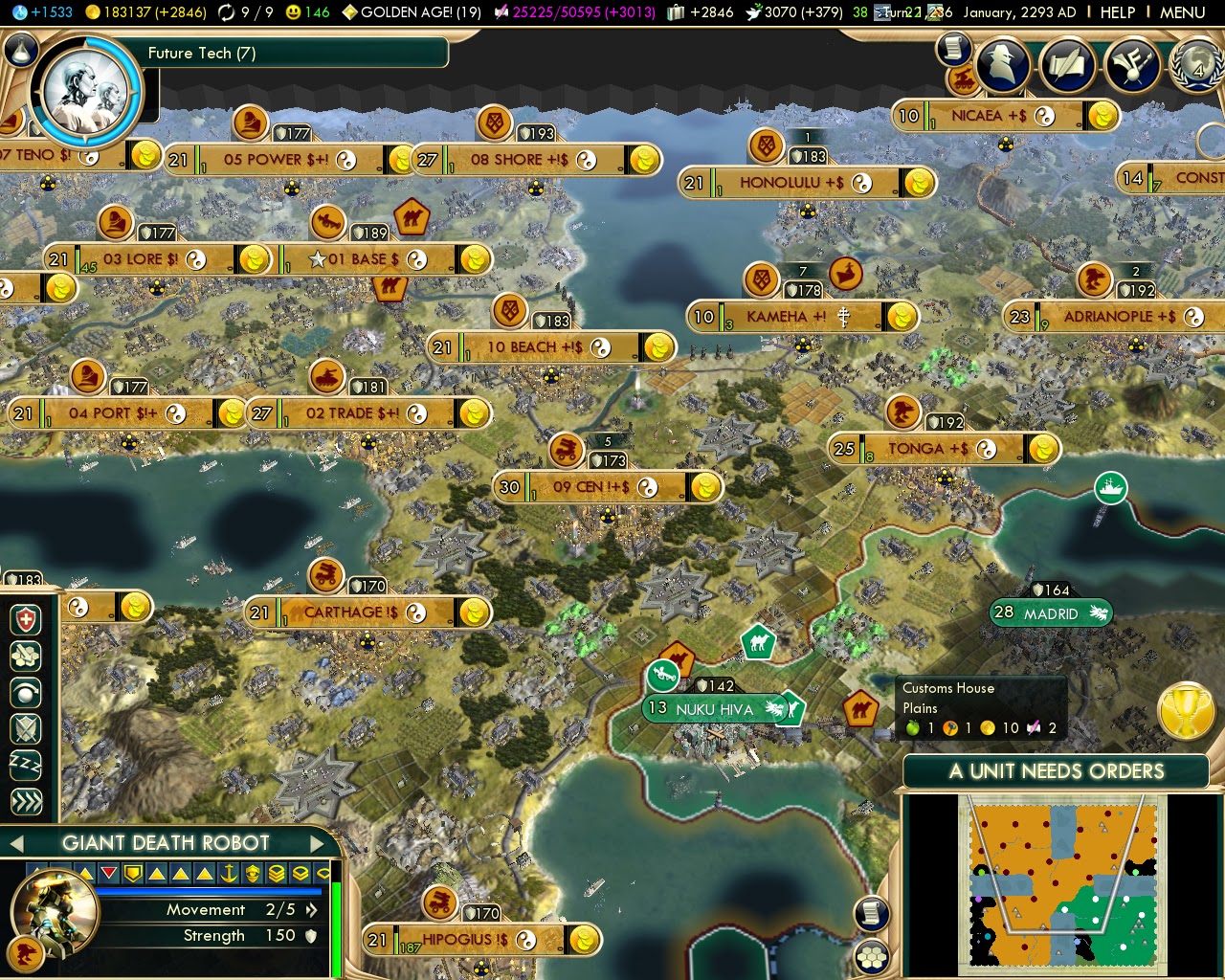Order the unit to Pillage the tile

pos(24,657)
